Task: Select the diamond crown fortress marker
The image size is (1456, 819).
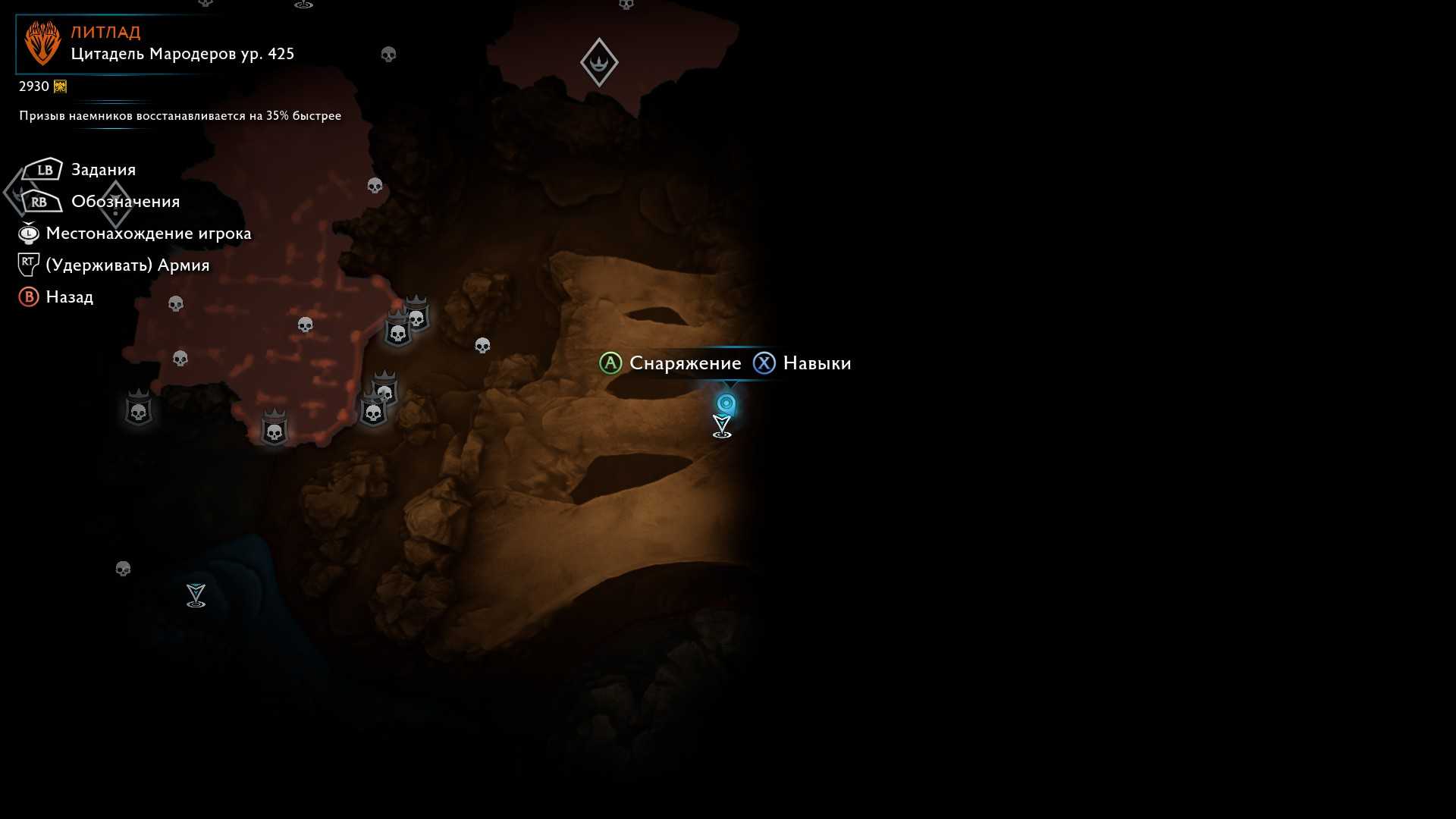Action: coord(599,62)
